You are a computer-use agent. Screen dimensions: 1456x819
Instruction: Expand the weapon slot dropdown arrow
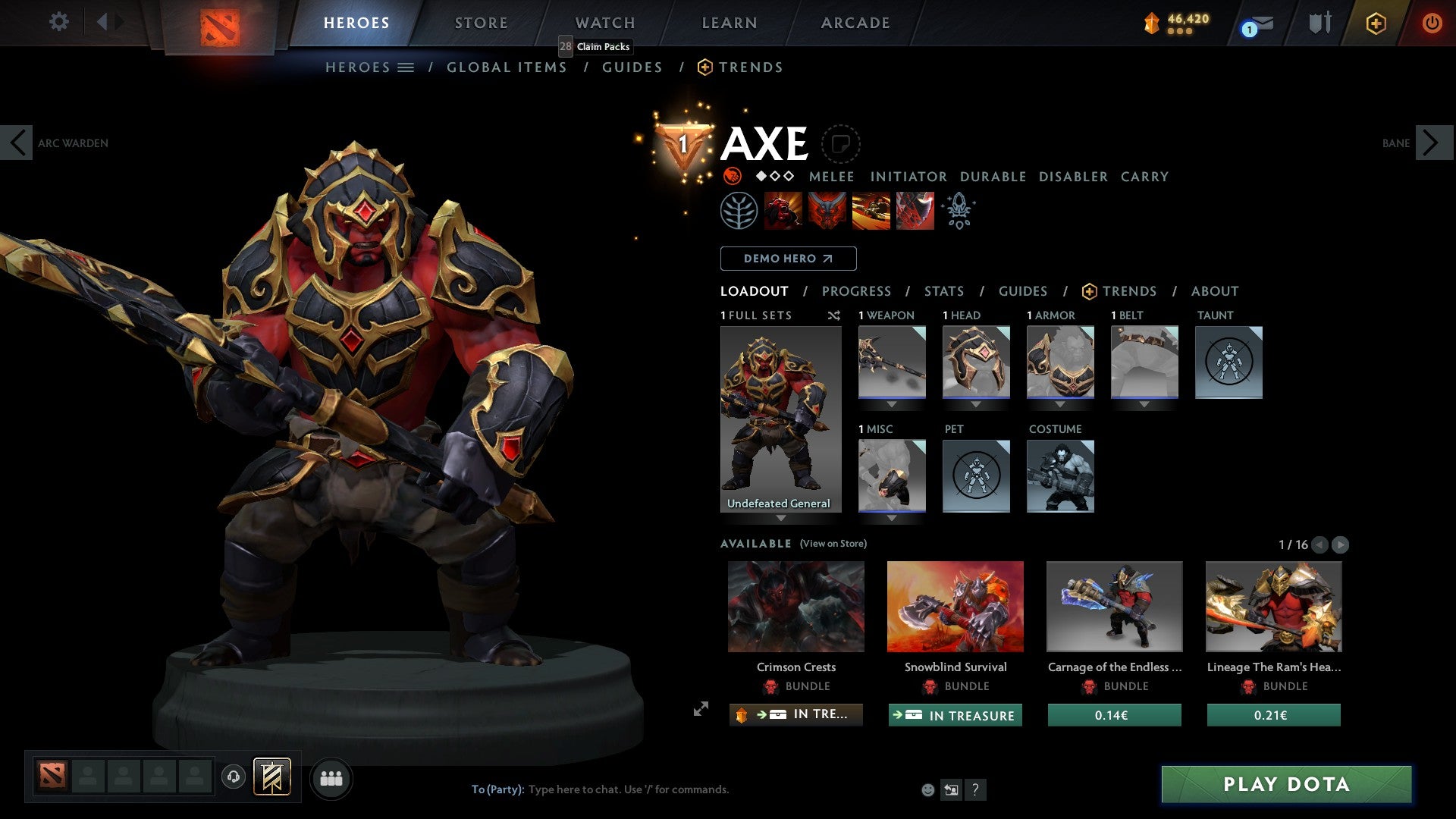click(x=891, y=404)
